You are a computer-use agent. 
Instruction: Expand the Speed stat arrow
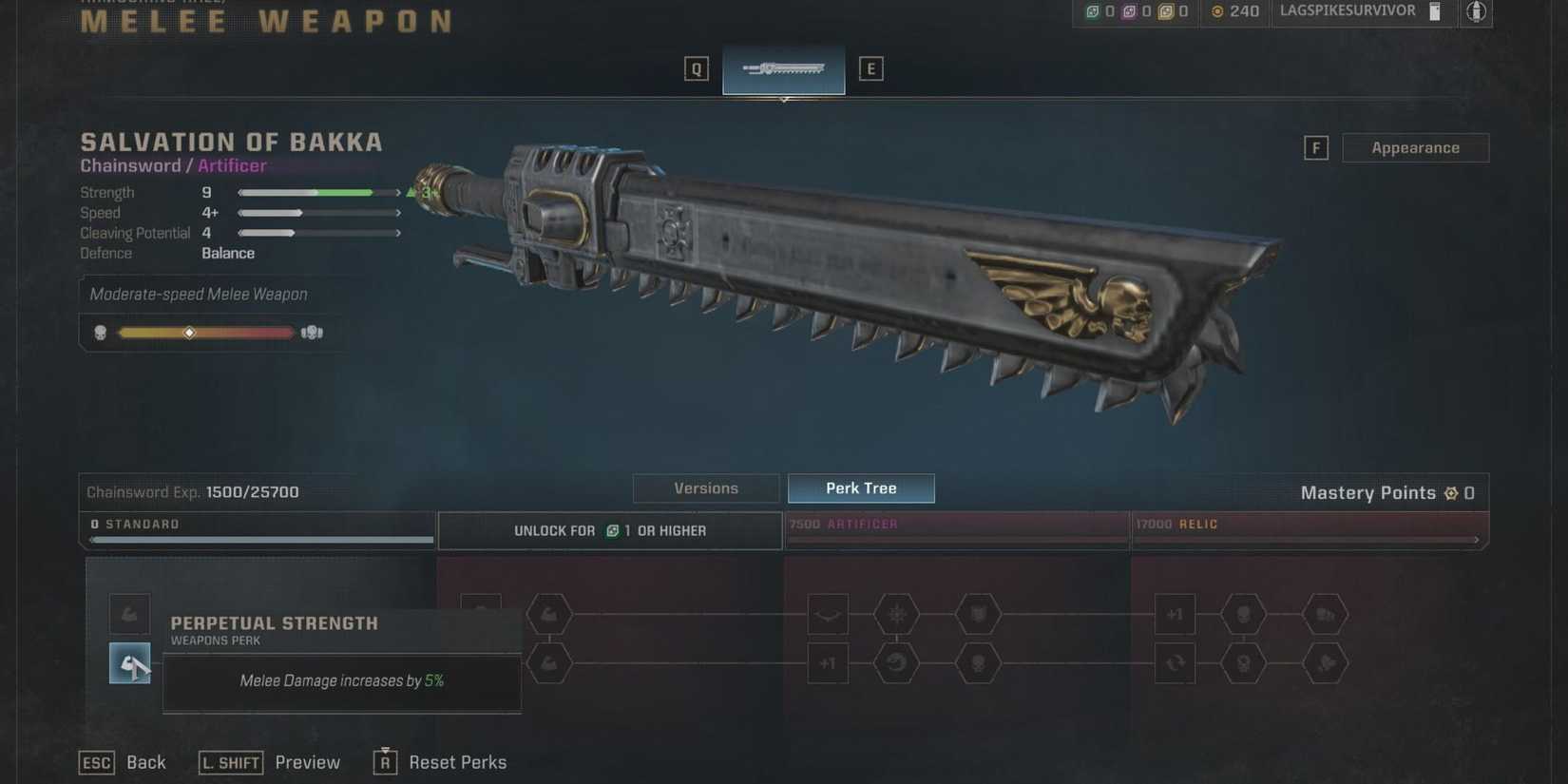(x=398, y=213)
